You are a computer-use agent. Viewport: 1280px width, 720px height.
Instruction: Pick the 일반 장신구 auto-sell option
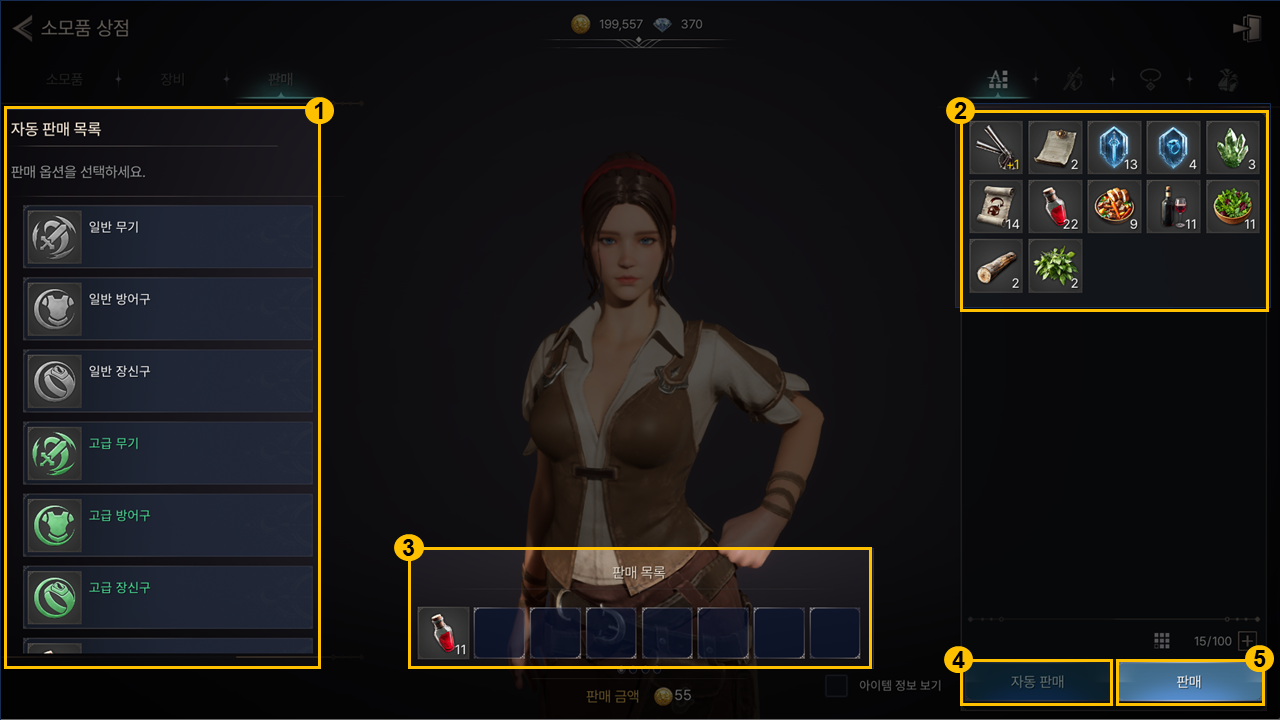tap(168, 380)
